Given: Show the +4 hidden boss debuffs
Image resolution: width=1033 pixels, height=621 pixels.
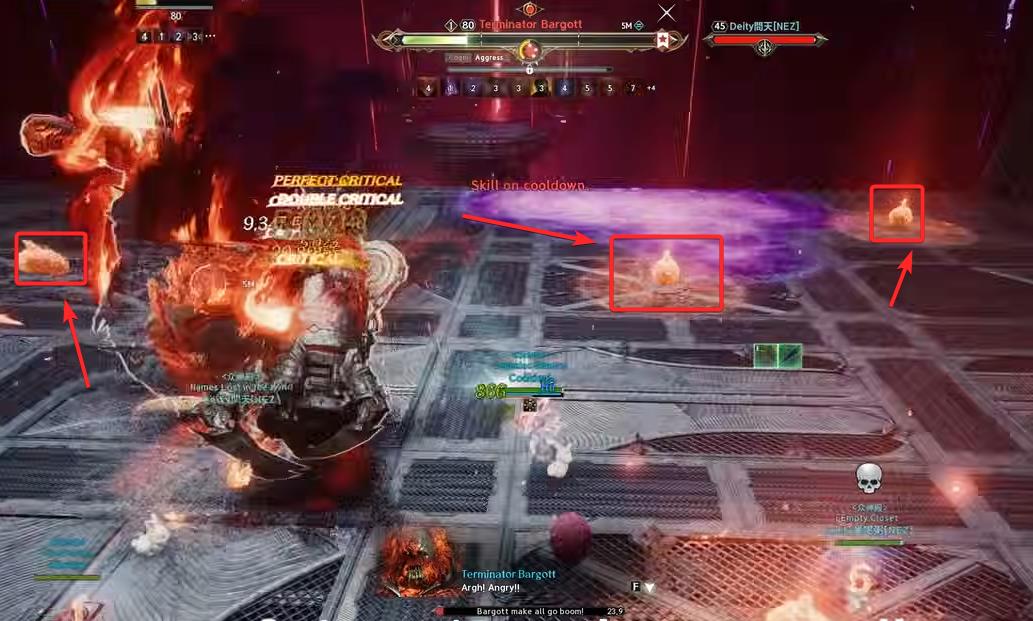Looking at the screenshot, I should [652, 88].
